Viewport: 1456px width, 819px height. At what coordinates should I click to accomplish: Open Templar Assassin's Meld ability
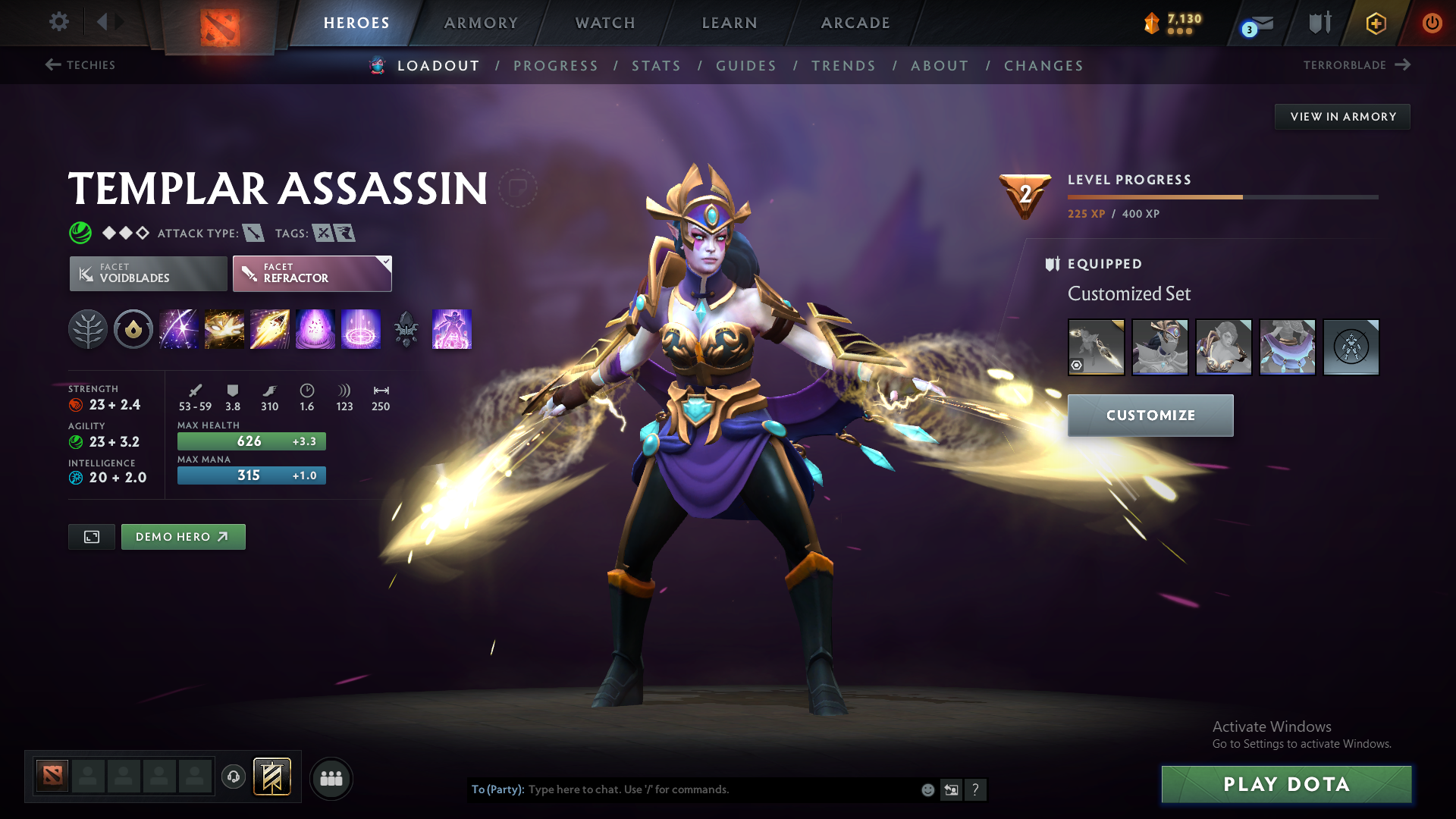[x=224, y=329]
